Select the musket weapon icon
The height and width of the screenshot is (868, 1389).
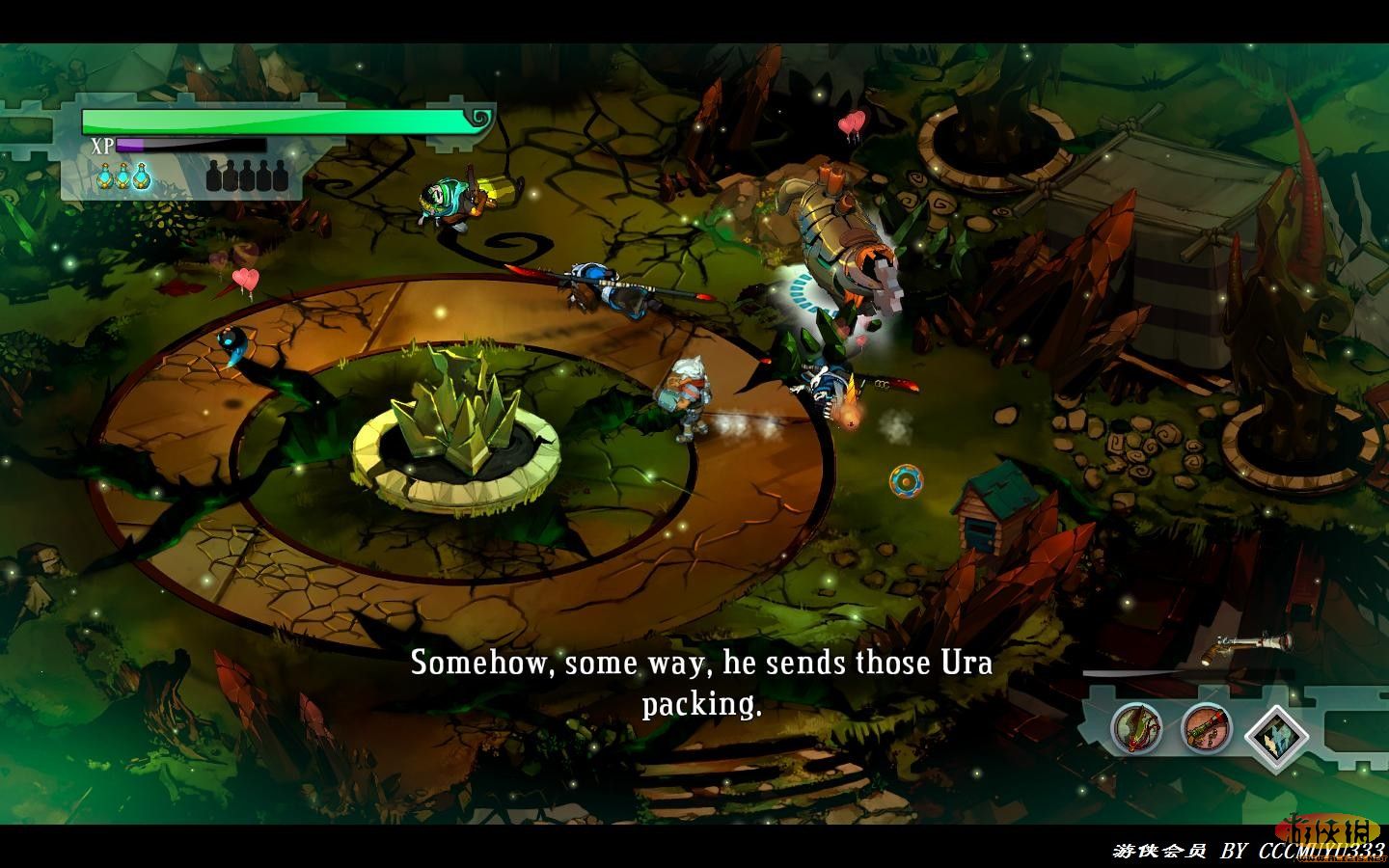(1206, 728)
